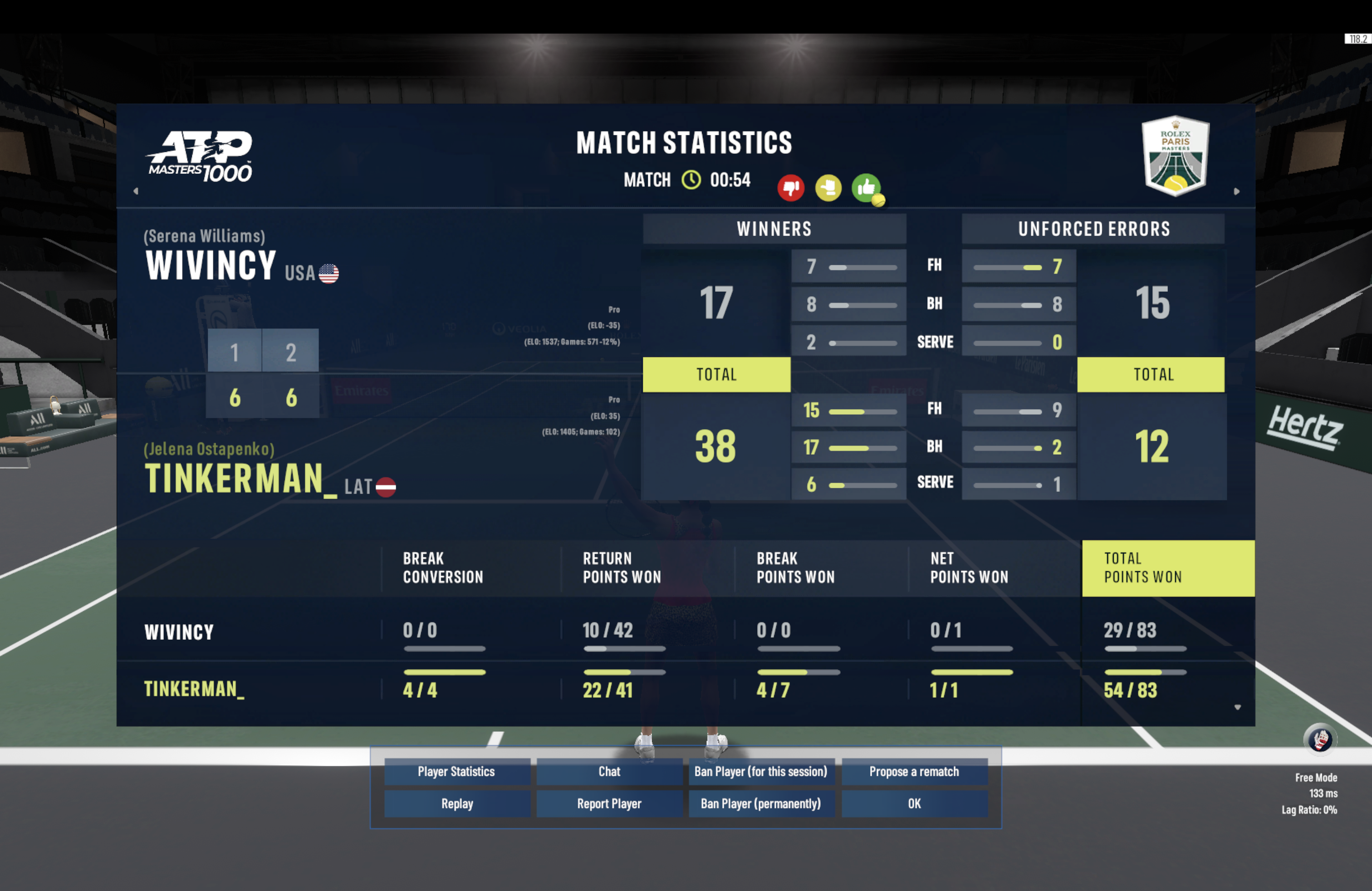
Task: Confirm with the OK button
Action: point(914,803)
